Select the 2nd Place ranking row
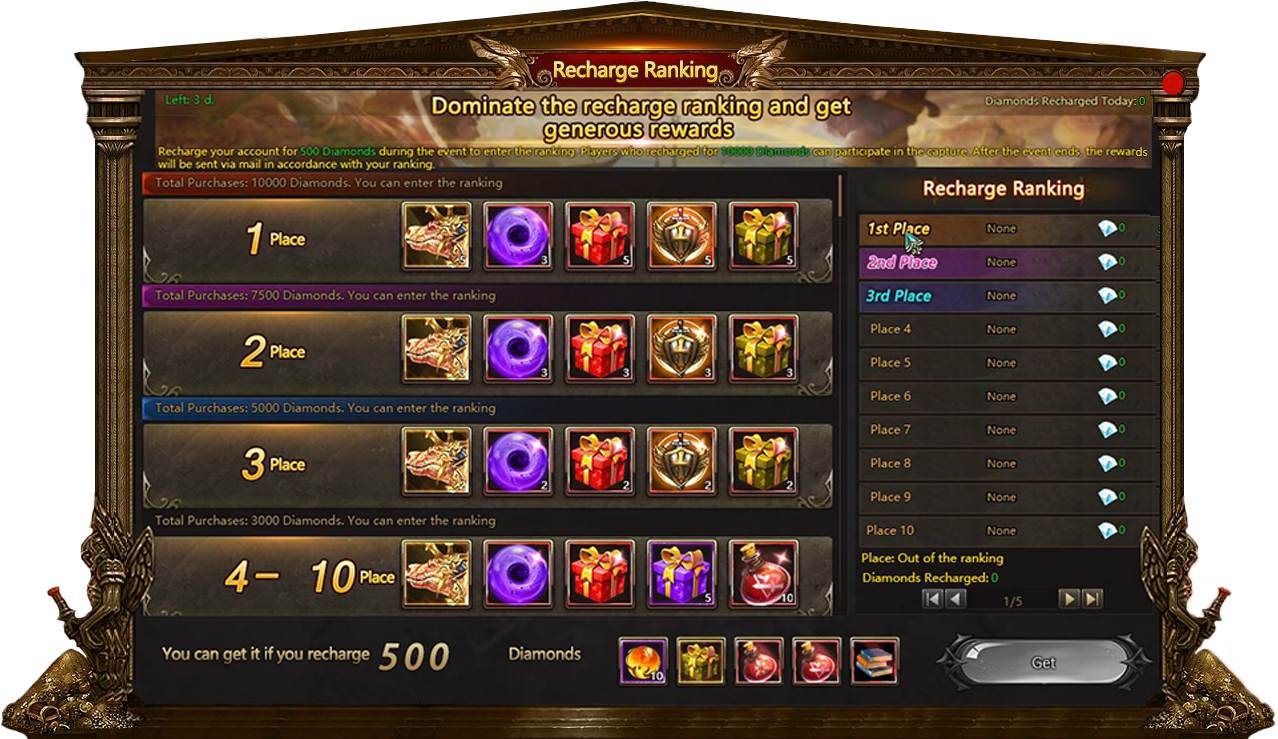This screenshot has height=739, width=1278. pos(1008,262)
